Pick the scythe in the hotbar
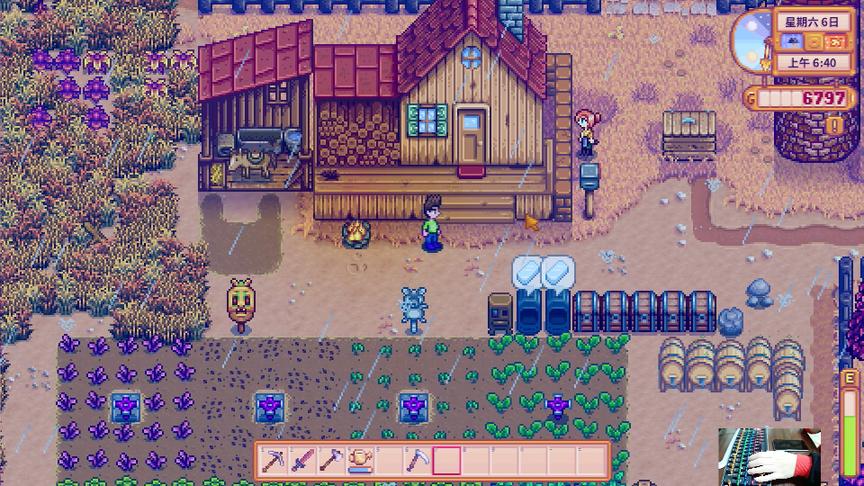This screenshot has height=486, width=864. pos(418,460)
